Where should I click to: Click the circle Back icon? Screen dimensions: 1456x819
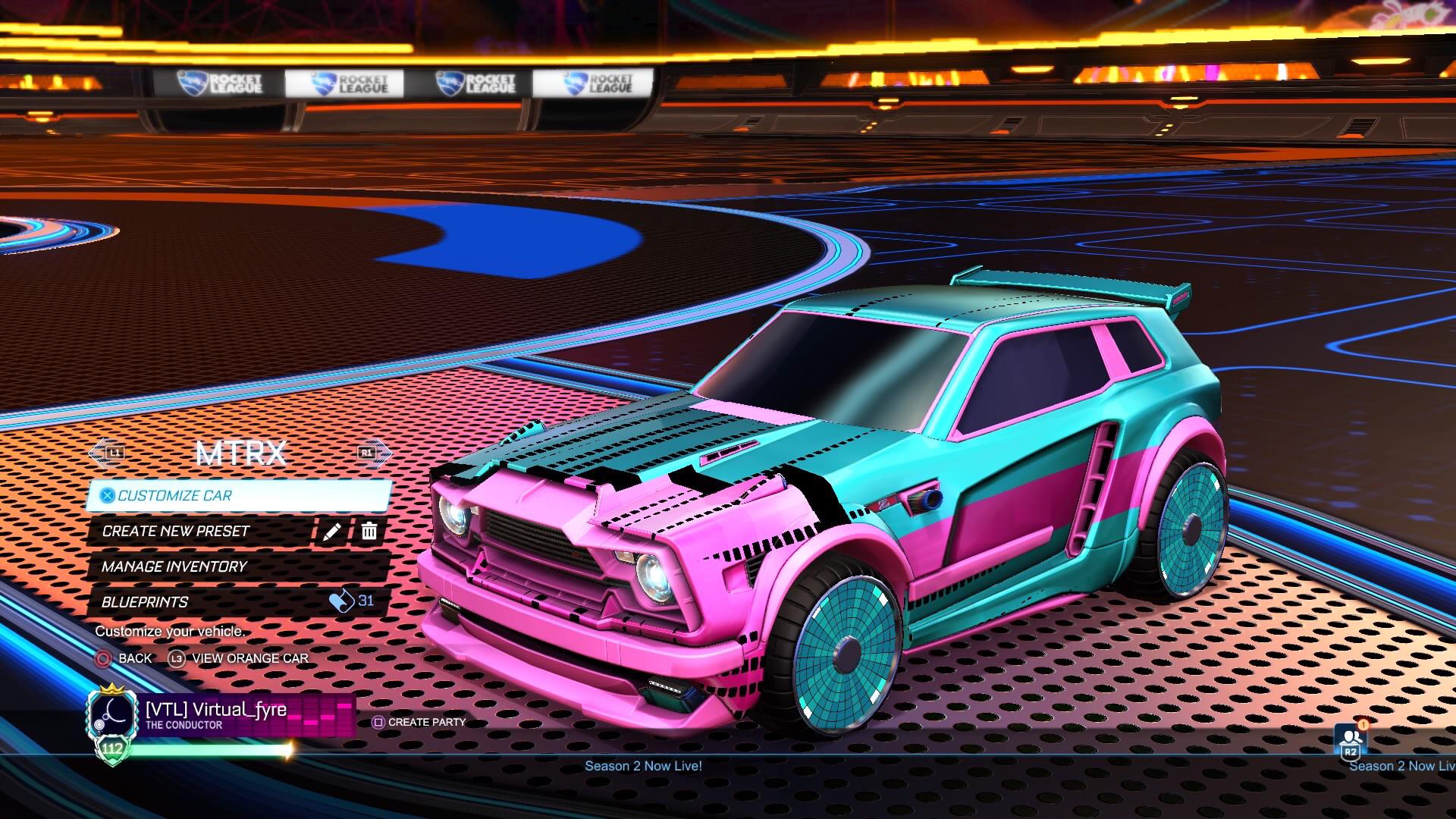[x=102, y=658]
